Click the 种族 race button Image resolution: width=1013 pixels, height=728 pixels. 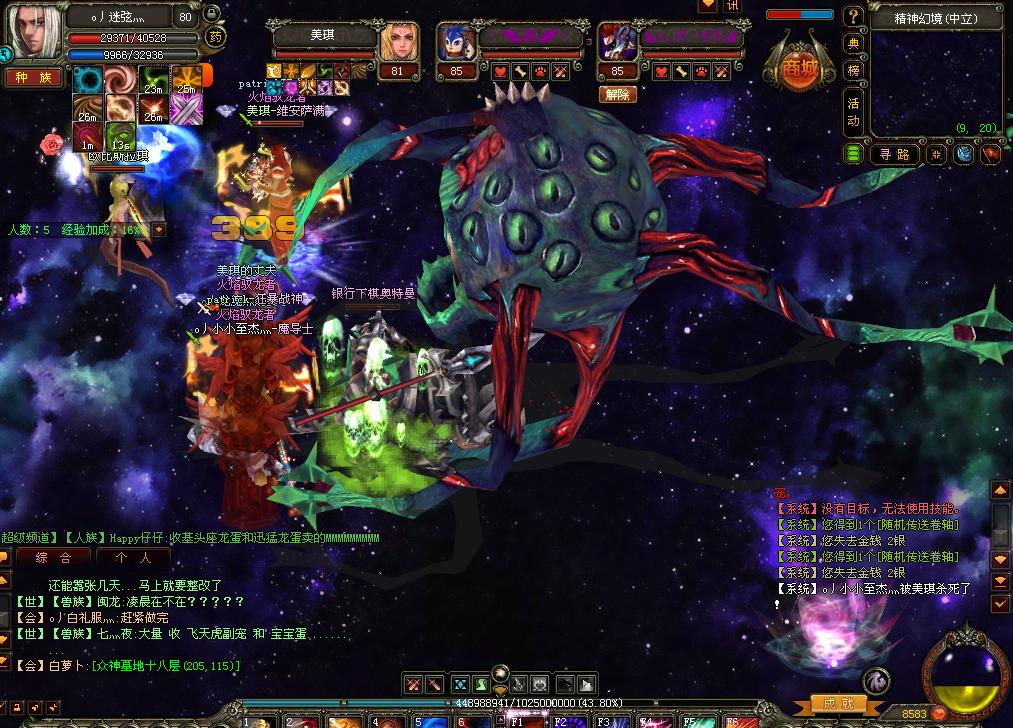click(33, 78)
